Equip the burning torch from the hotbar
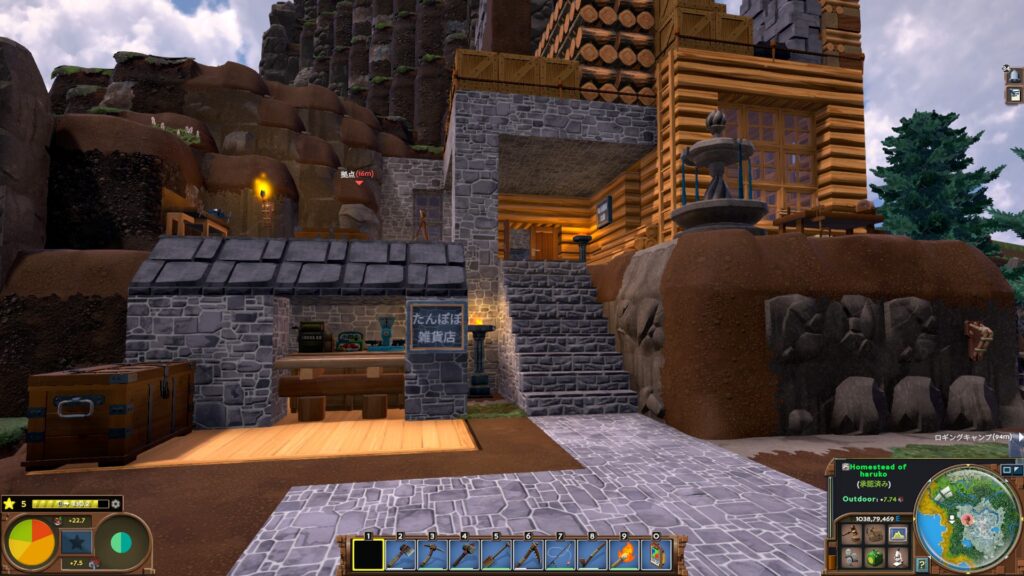The image size is (1024, 576). coord(624,553)
